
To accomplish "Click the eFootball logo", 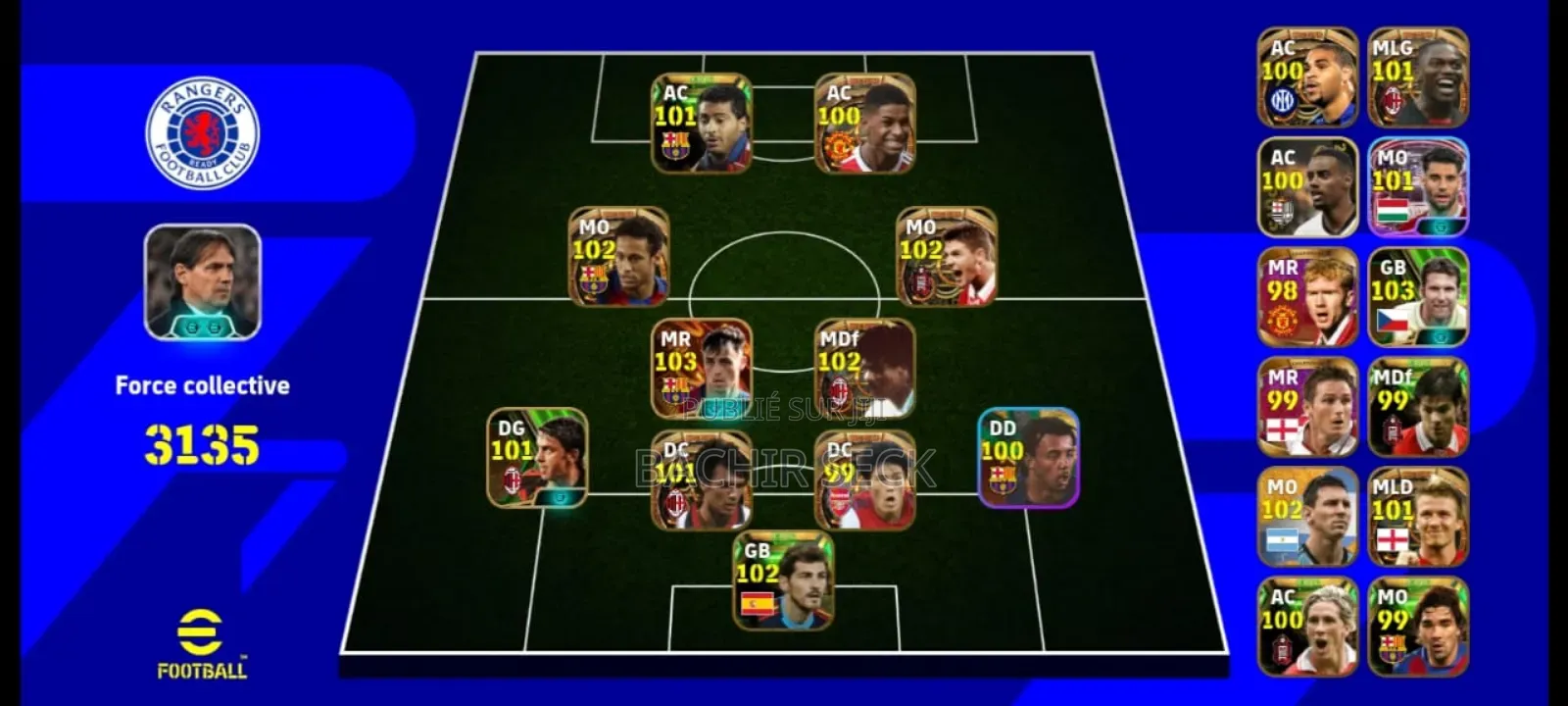I will point(201,642).
